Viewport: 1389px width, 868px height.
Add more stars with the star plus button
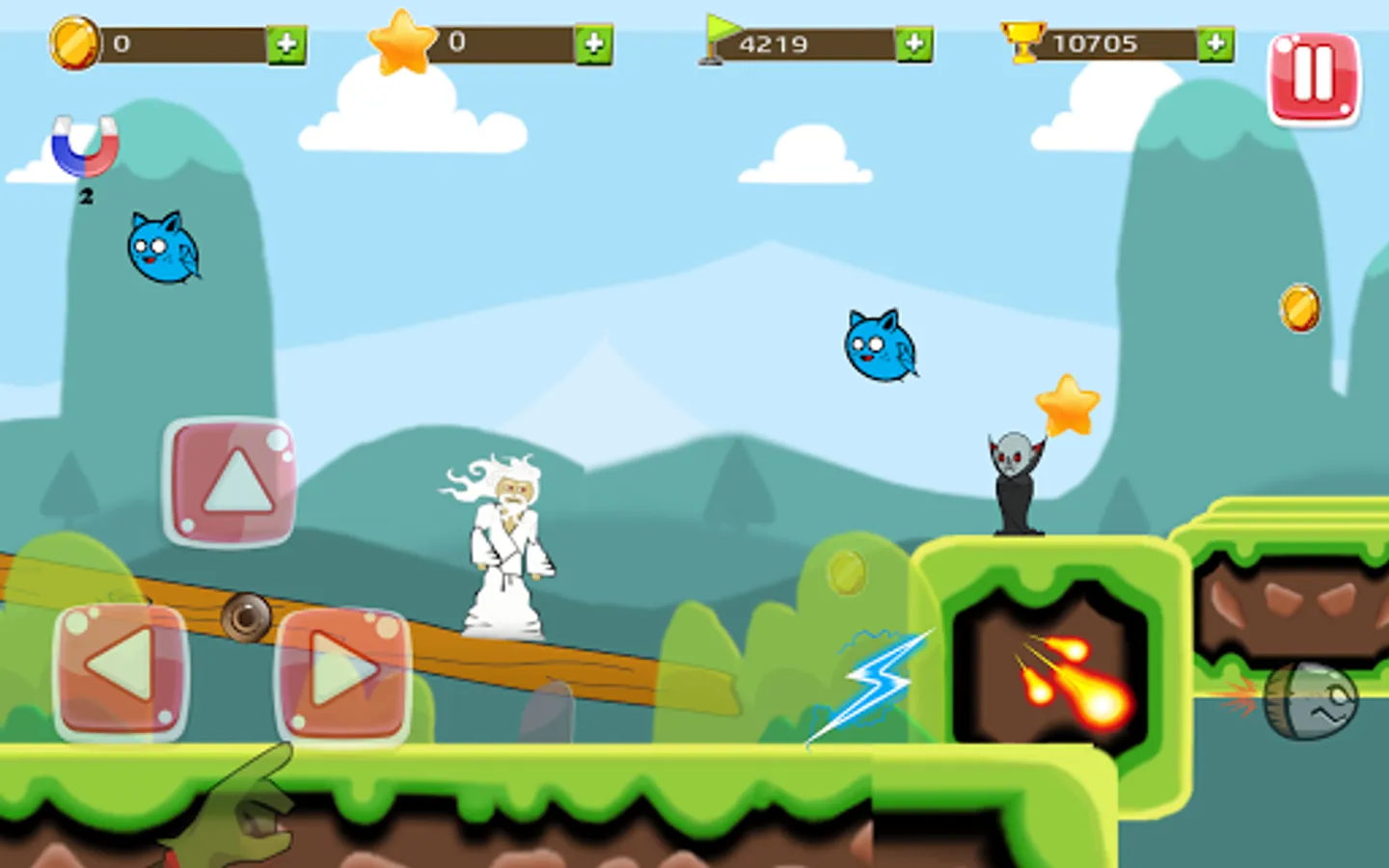pyautogui.click(x=595, y=43)
